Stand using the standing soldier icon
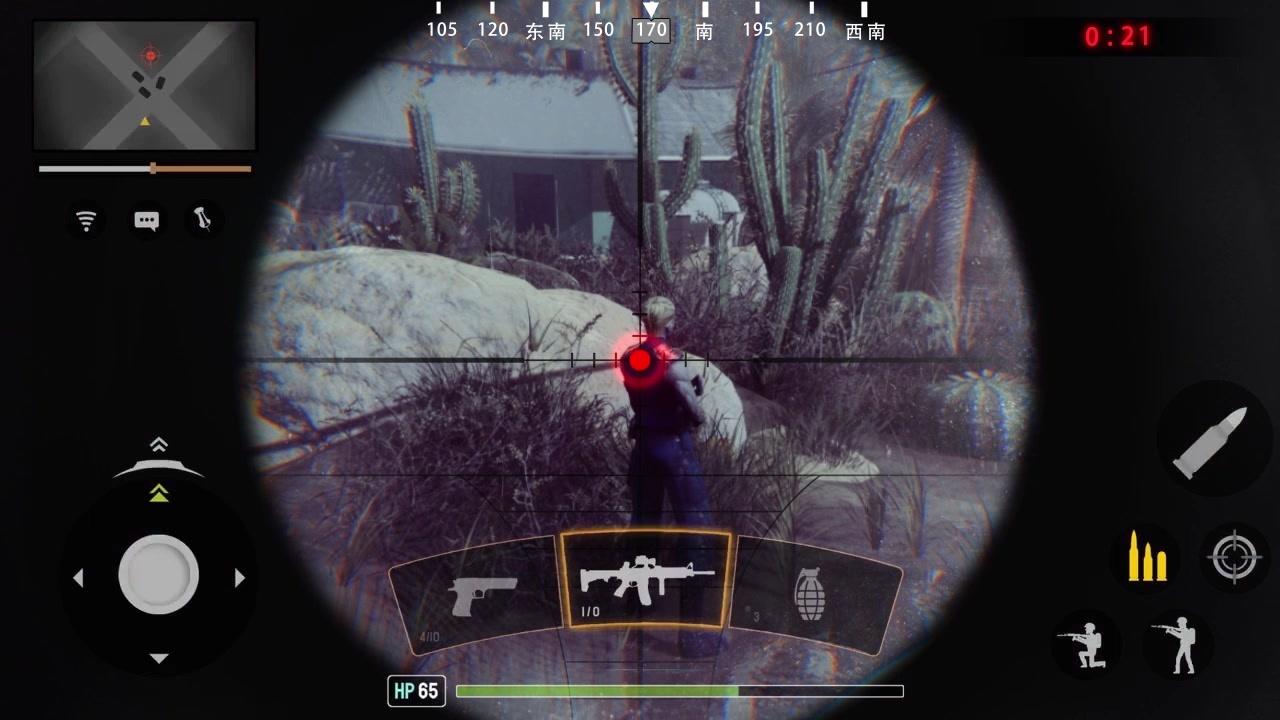This screenshot has width=1280, height=720. [x=1181, y=645]
